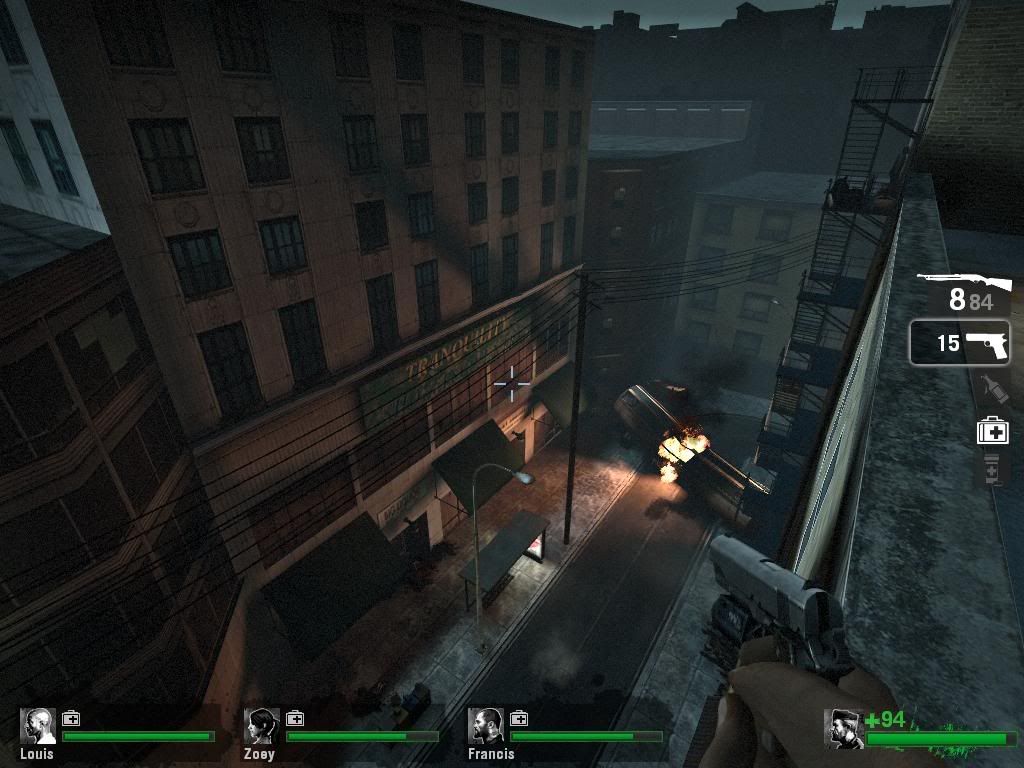Select the molotov bottle slot
This screenshot has height=768, width=1024.
click(991, 390)
